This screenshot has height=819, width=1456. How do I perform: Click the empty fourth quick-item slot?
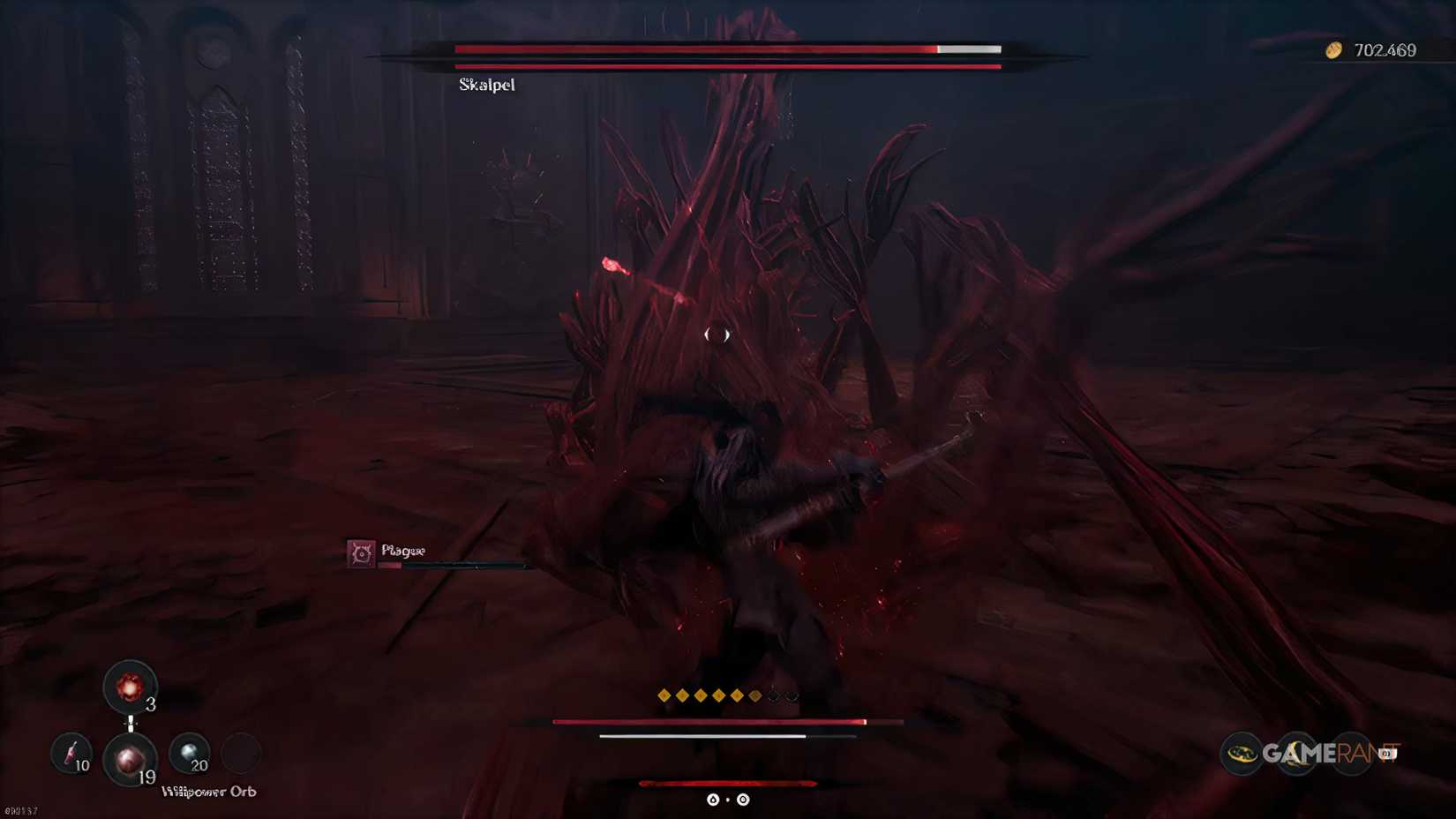(x=239, y=754)
